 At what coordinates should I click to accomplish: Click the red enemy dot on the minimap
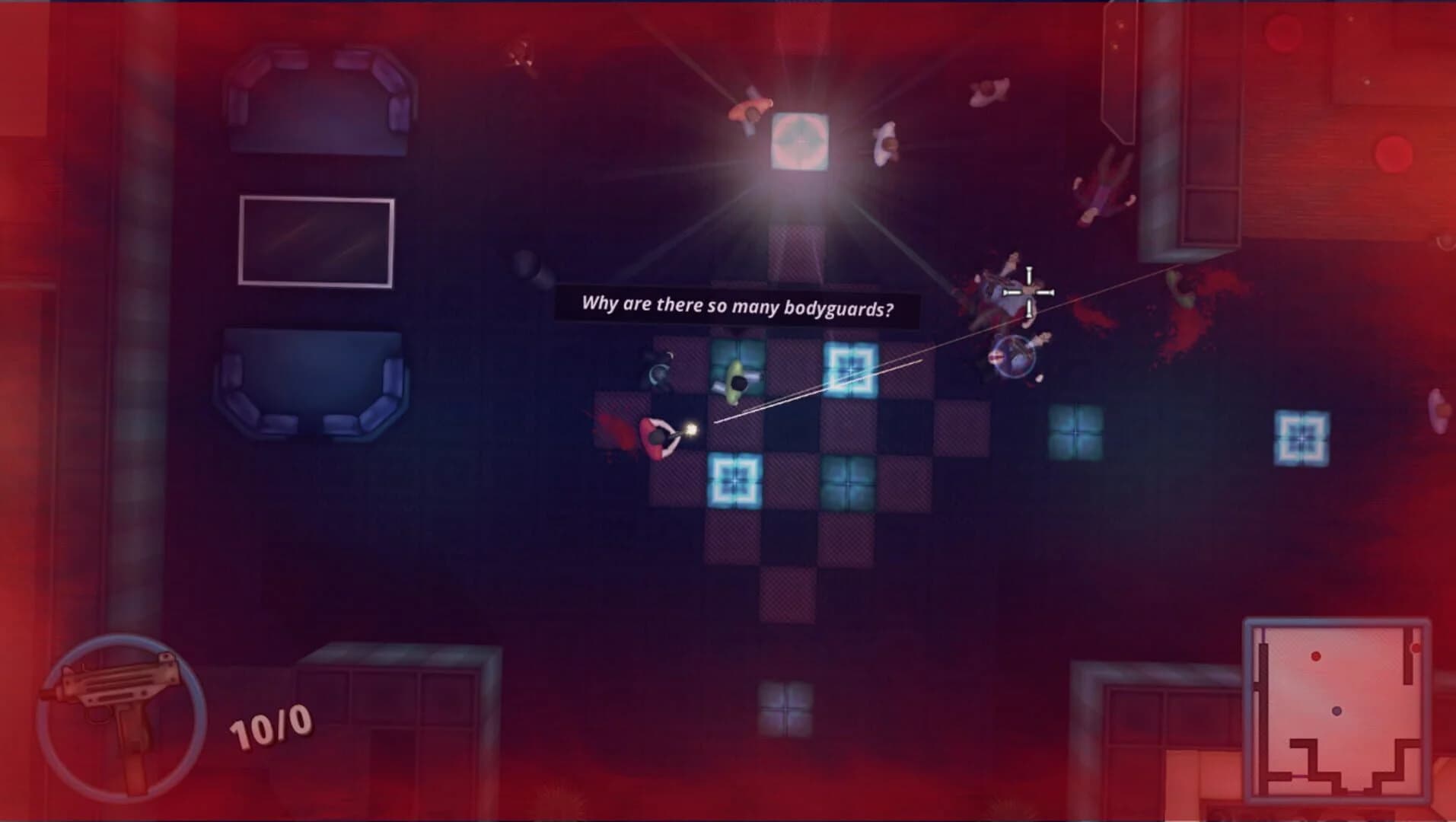point(1315,656)
